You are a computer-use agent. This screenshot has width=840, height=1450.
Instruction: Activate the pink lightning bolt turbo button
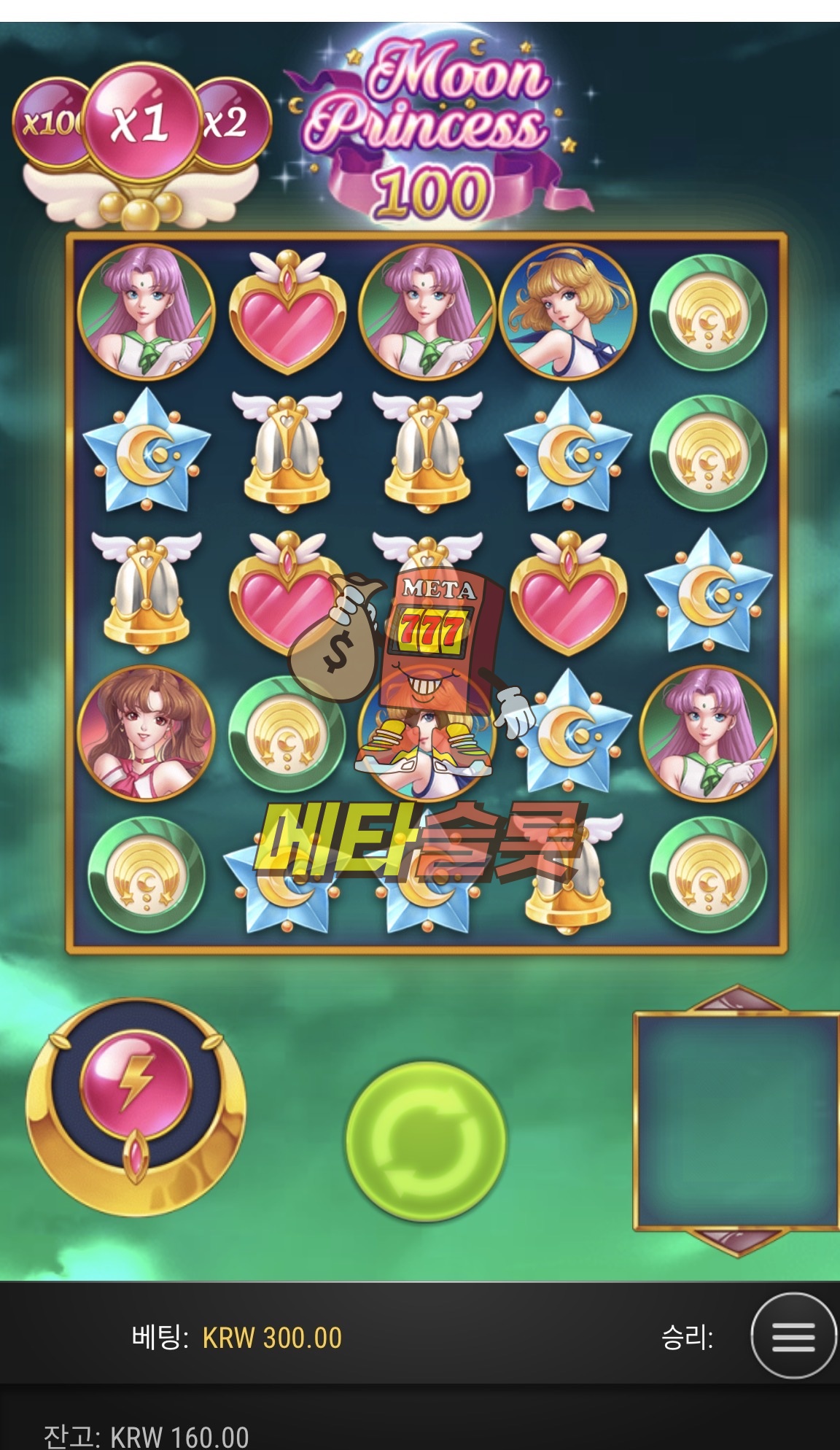point(136,1084)
